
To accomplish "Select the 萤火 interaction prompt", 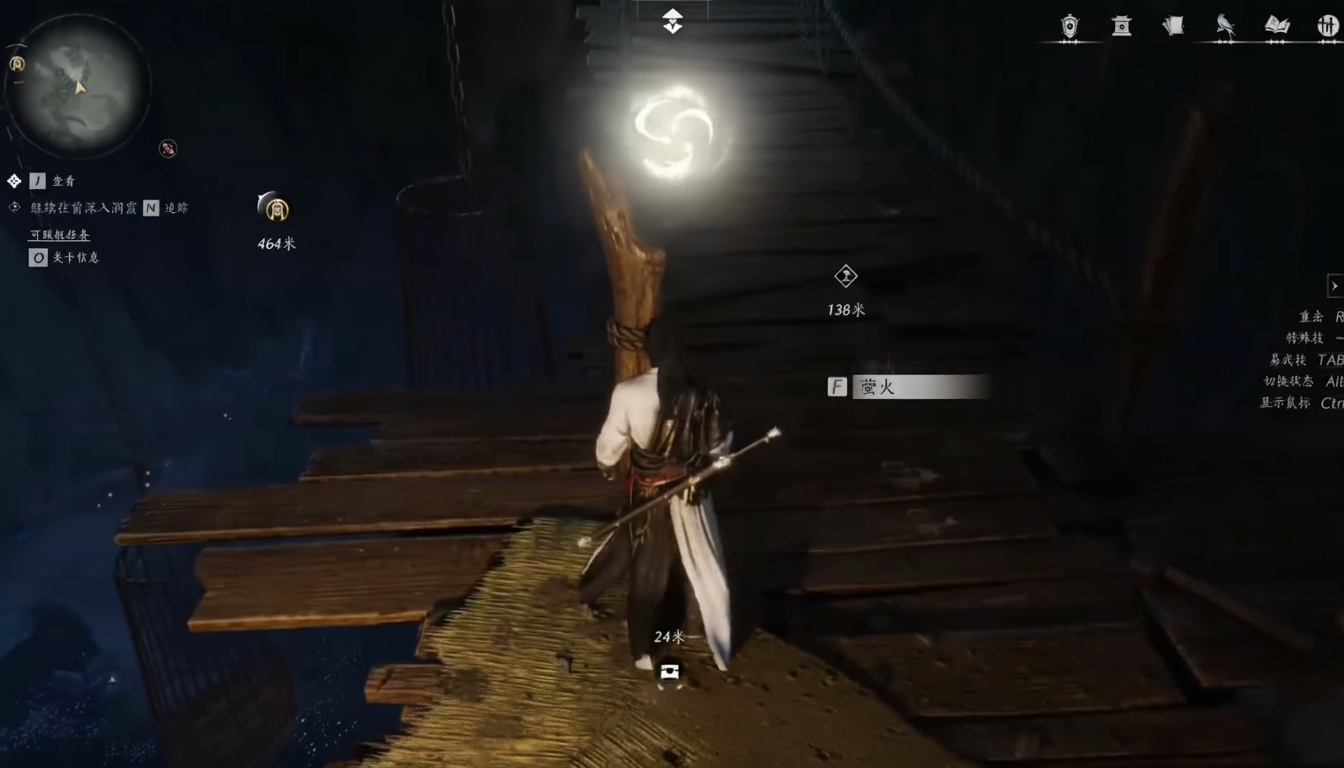I will point(909,387).
